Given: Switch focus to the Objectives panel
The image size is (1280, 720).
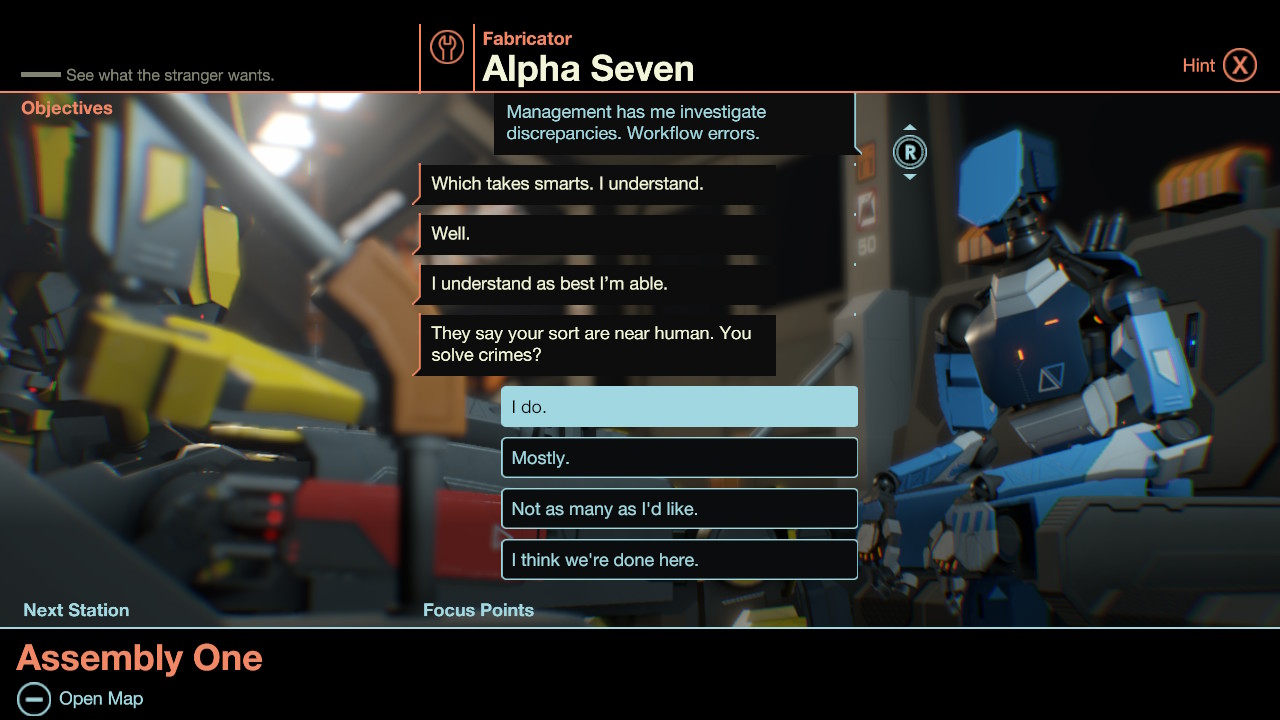Looking at the screenshot, I should (x=66, y=107).
